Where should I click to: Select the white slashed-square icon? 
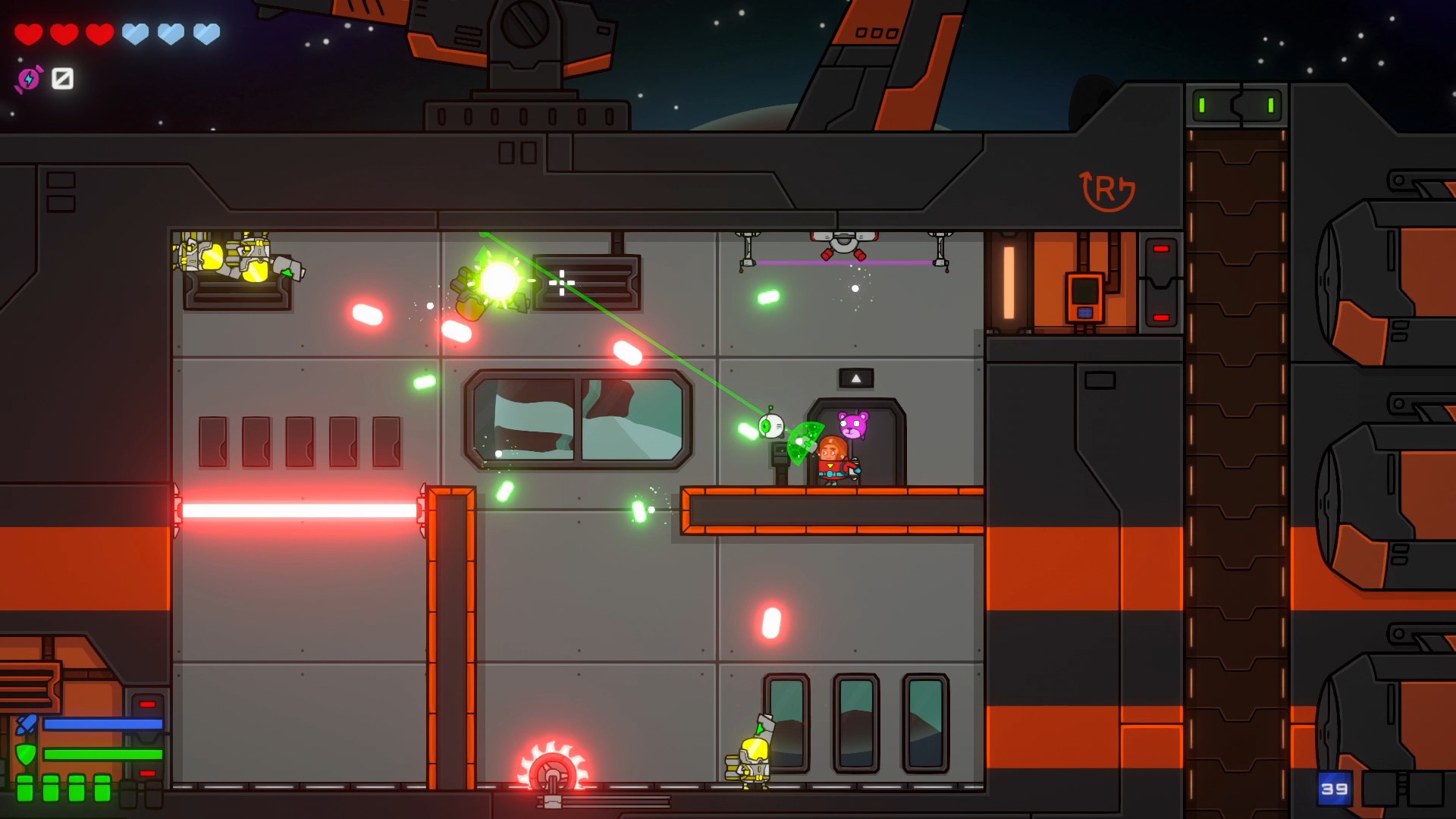click(x=62, y=78)
